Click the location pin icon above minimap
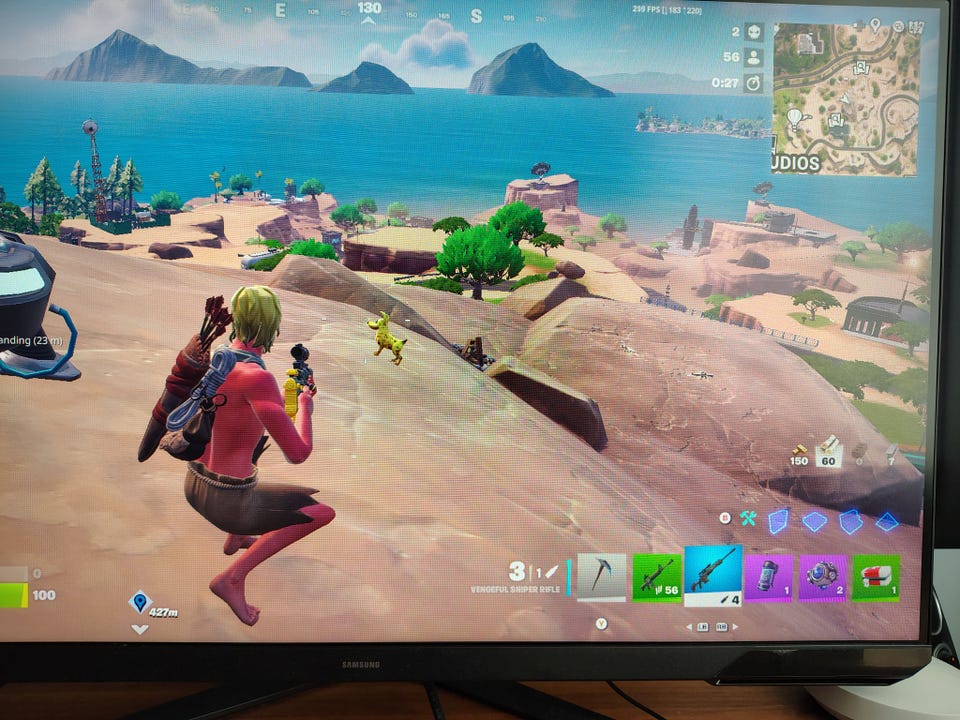The width and height of the screenshot is (960, 720). pos(875,24)
